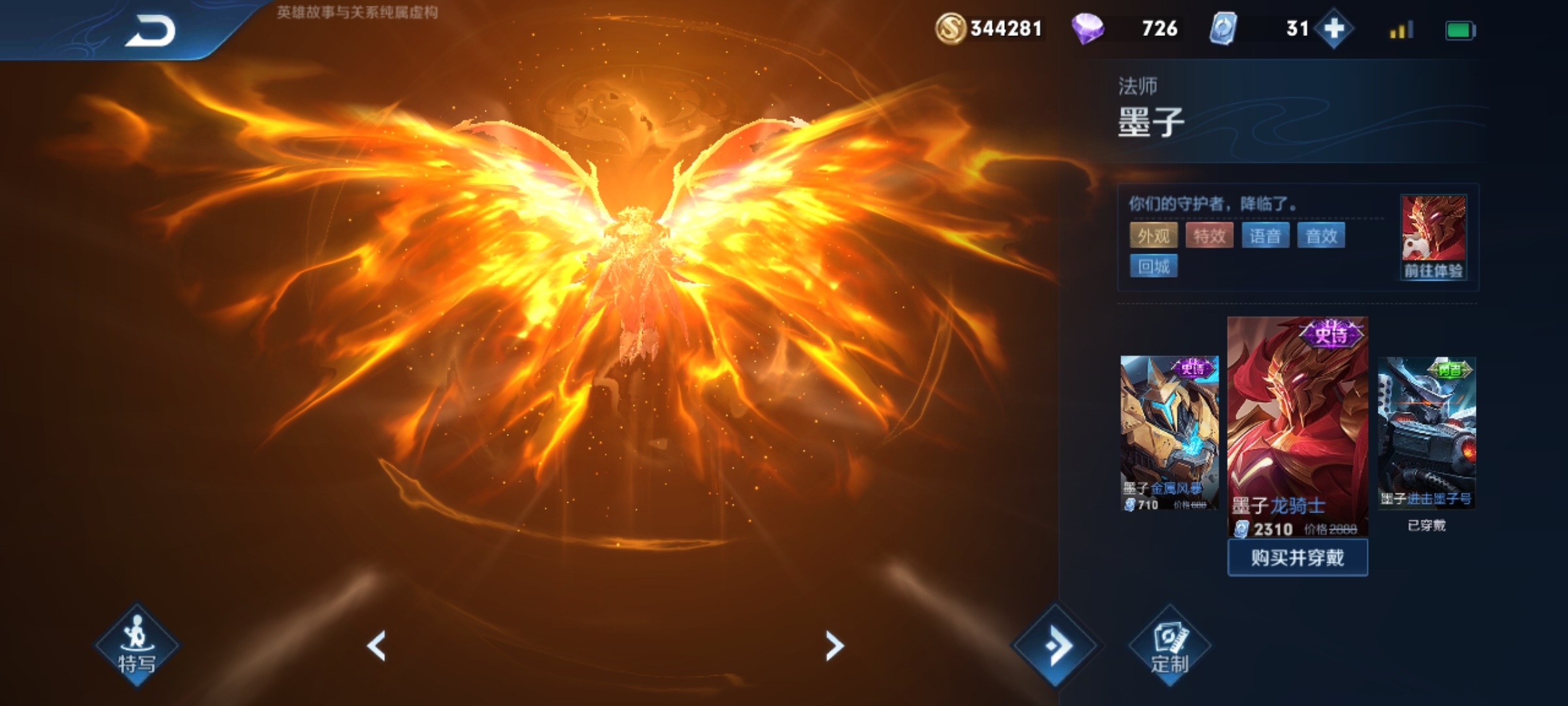Choose the 音效 sound effects tag

click(x=1321, y=235)
